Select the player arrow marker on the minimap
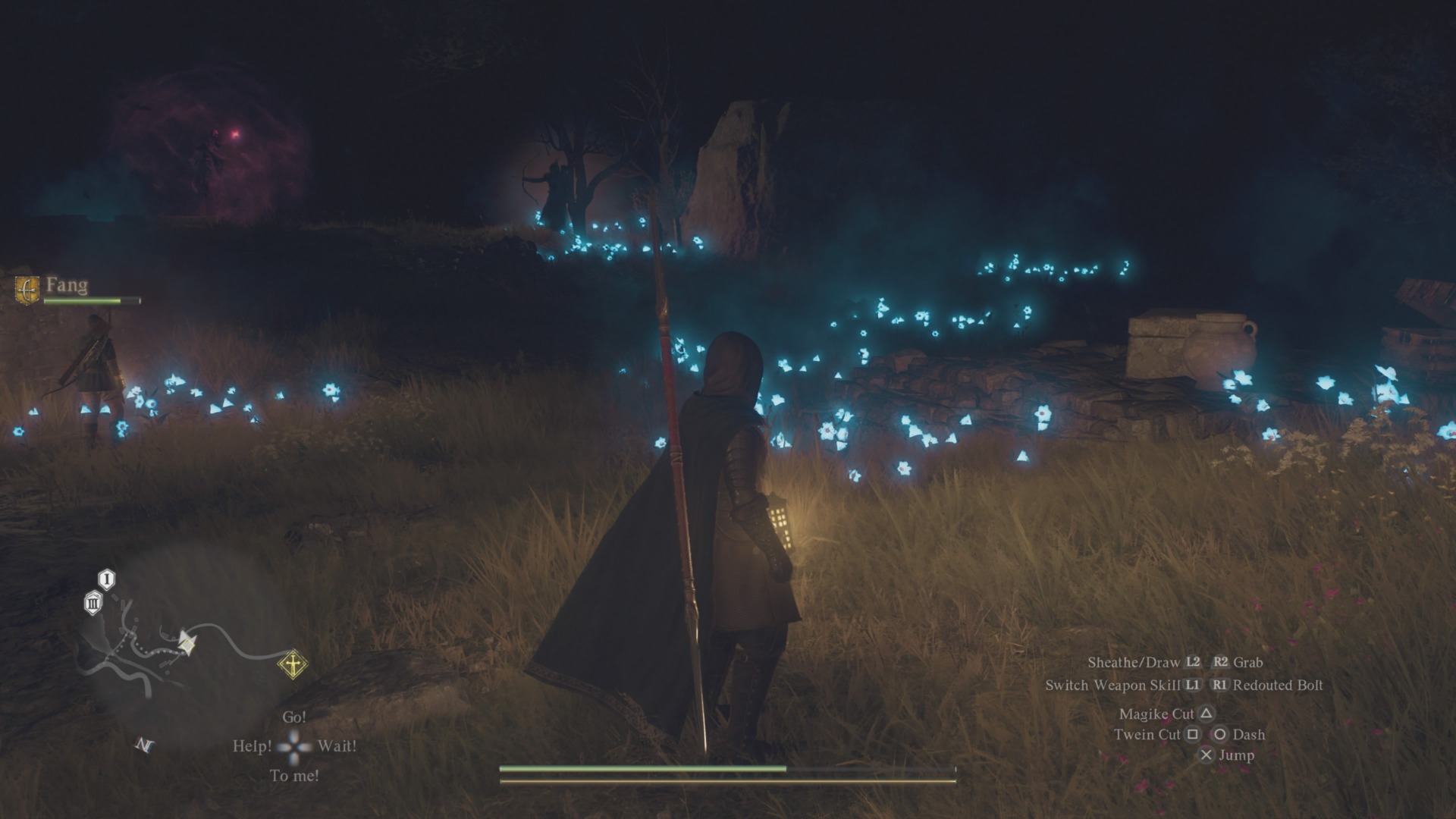The image size is (1456, 819). [x=187, y=642]
